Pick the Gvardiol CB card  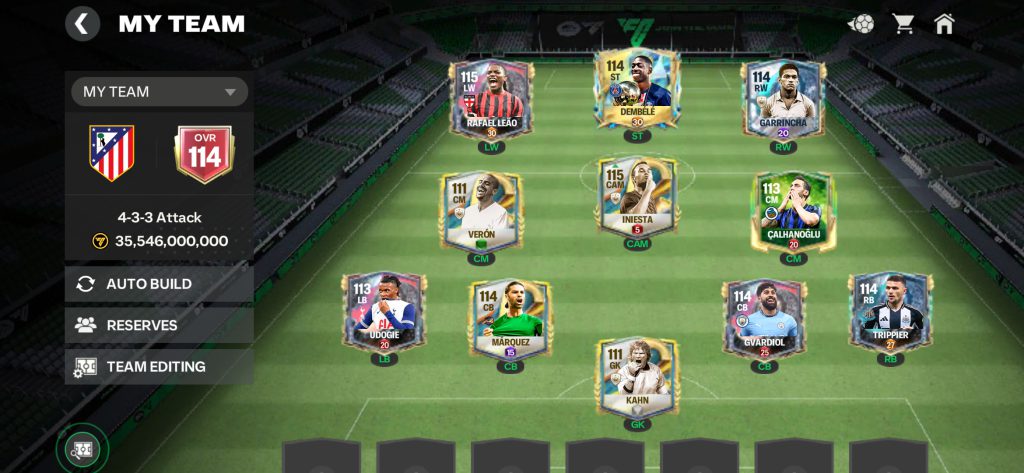point(764,318)
